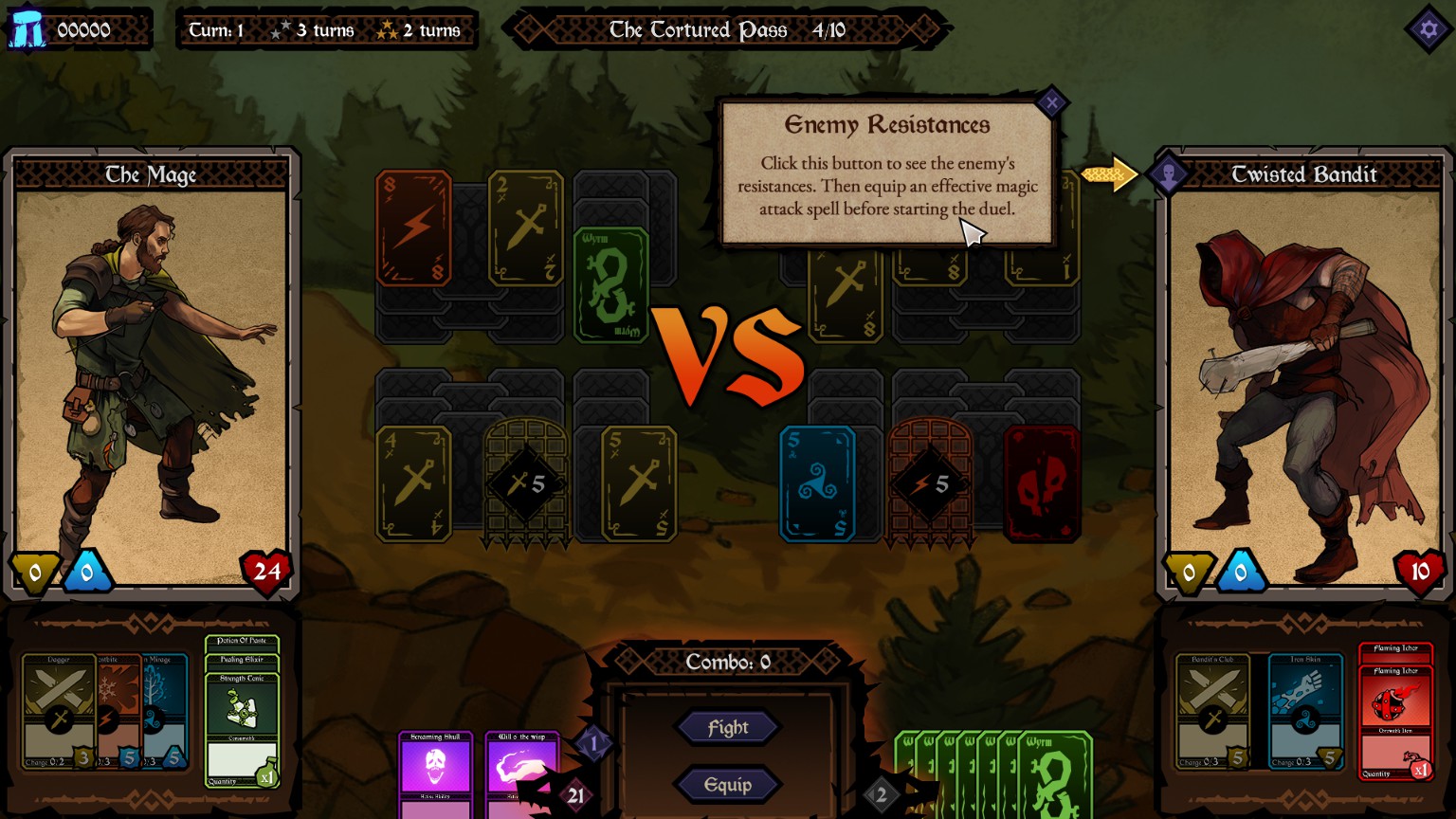The height and width of the screenshot is (819, 1456).
Task: Click the Will o' the Wisp card
Action: click(523, 768)
